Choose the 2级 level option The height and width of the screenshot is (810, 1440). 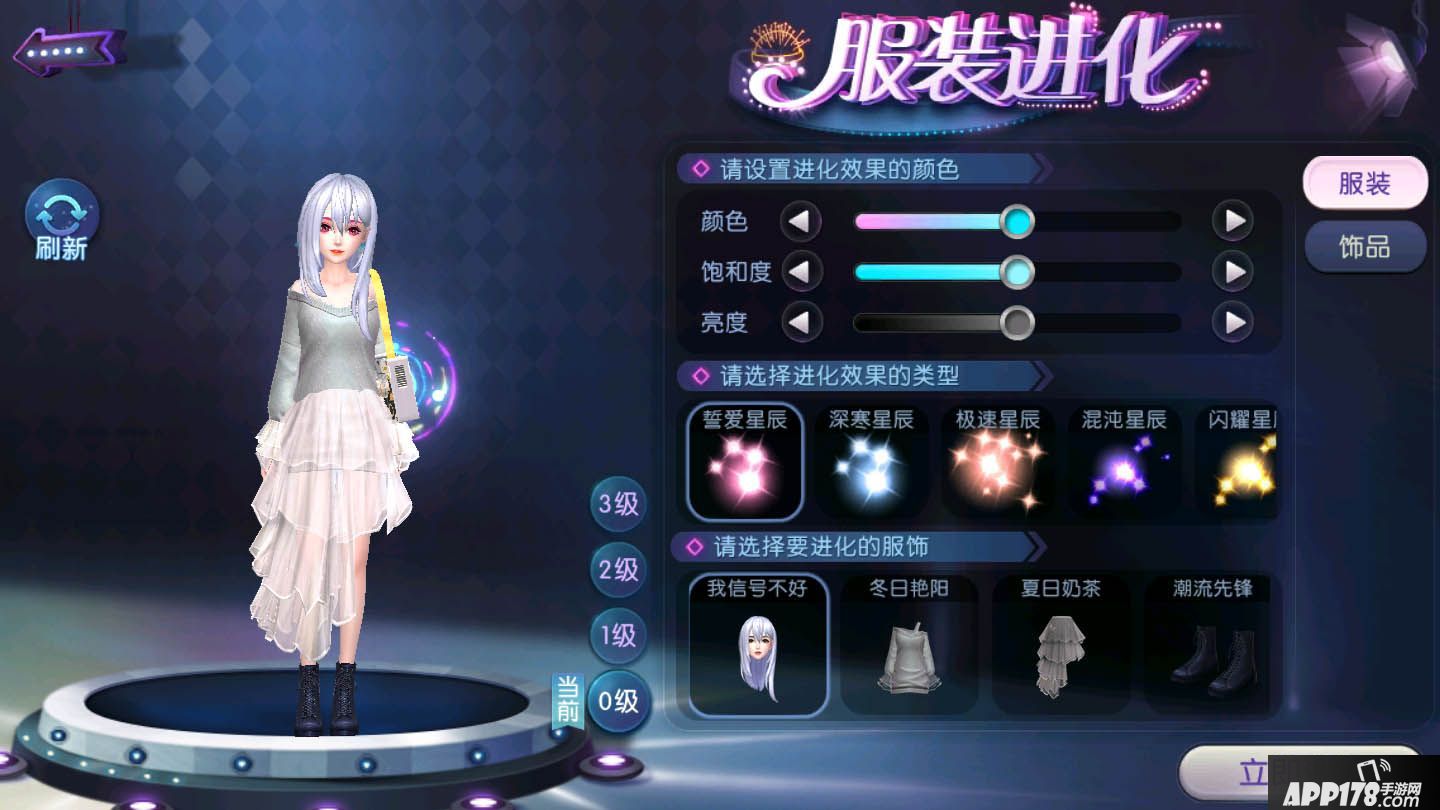pyautogui.click(x=617, y=570)
